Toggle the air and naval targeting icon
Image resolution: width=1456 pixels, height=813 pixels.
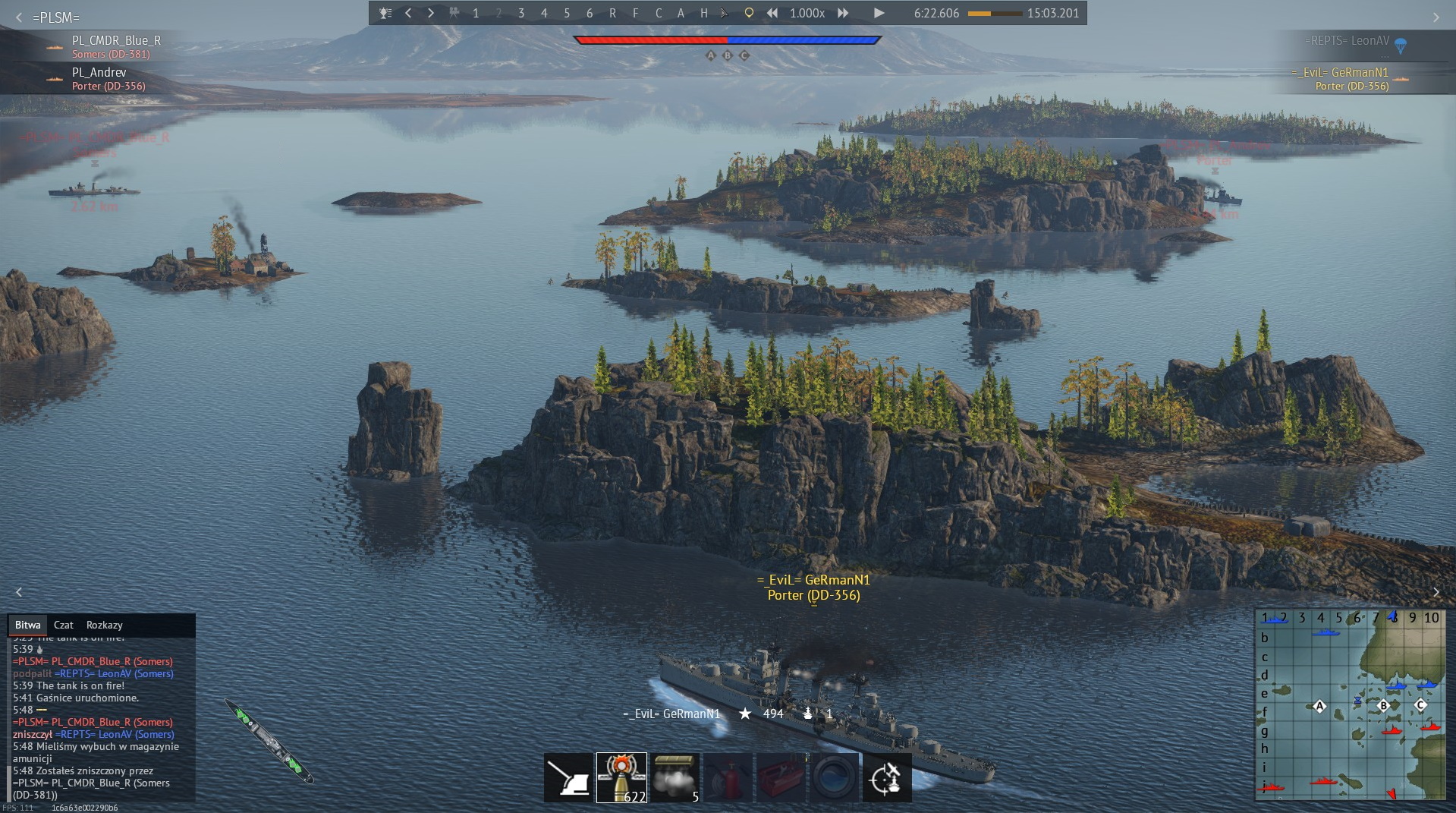pos(887,777)
